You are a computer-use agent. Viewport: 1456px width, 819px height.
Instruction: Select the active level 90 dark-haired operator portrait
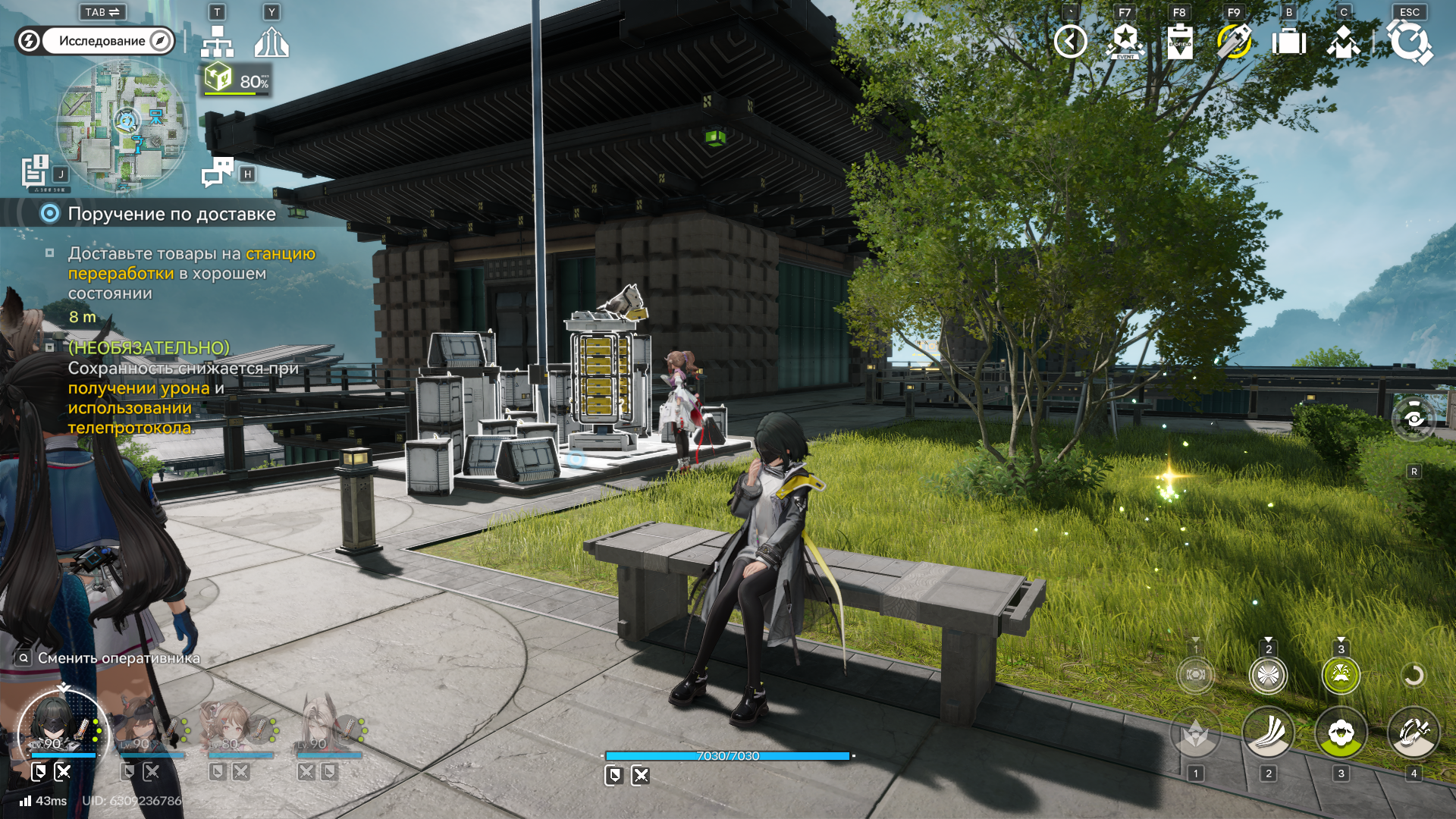pyautogui.click(x=62, y=729)
